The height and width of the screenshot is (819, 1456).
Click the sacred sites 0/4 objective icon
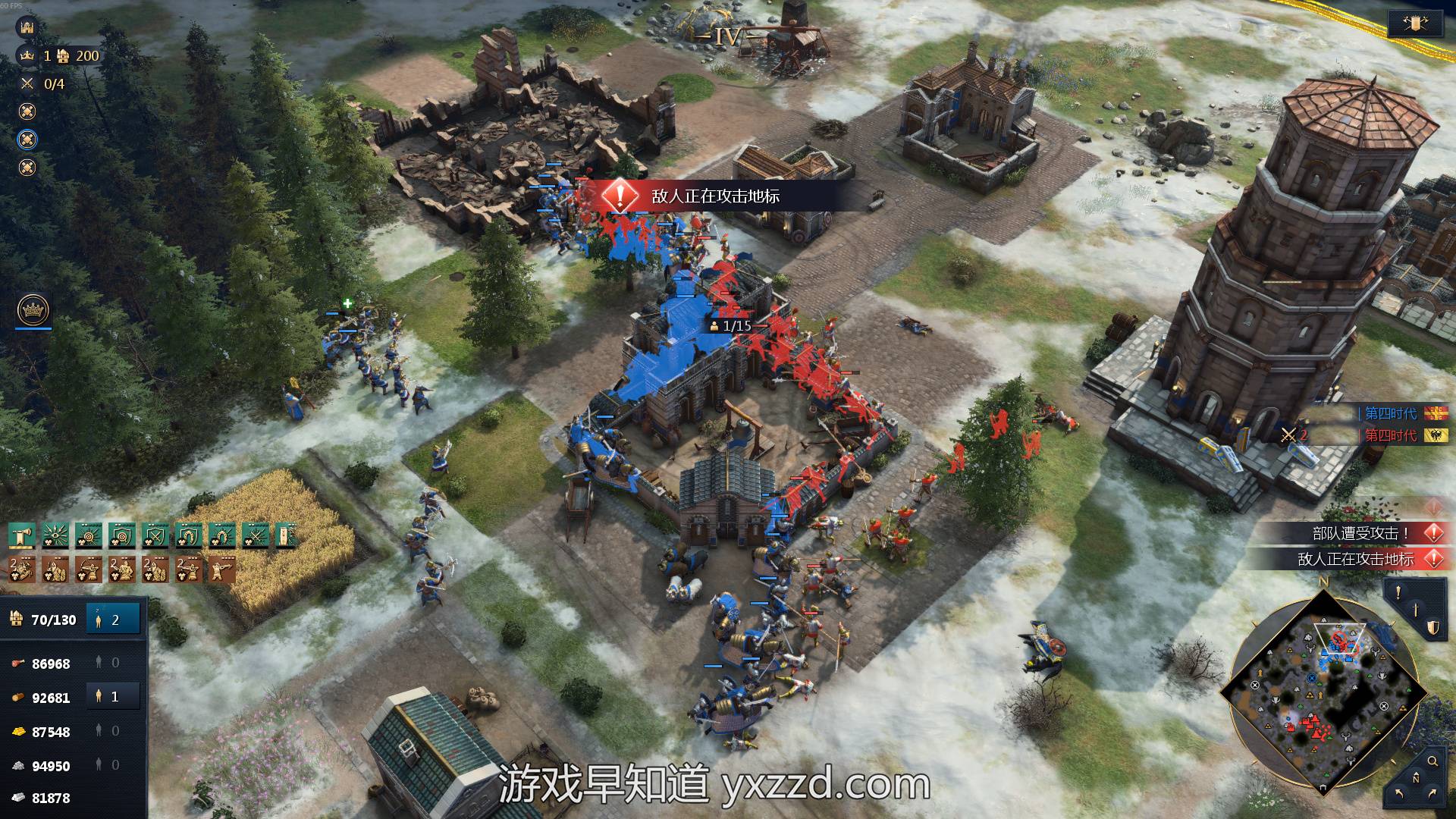28,83
